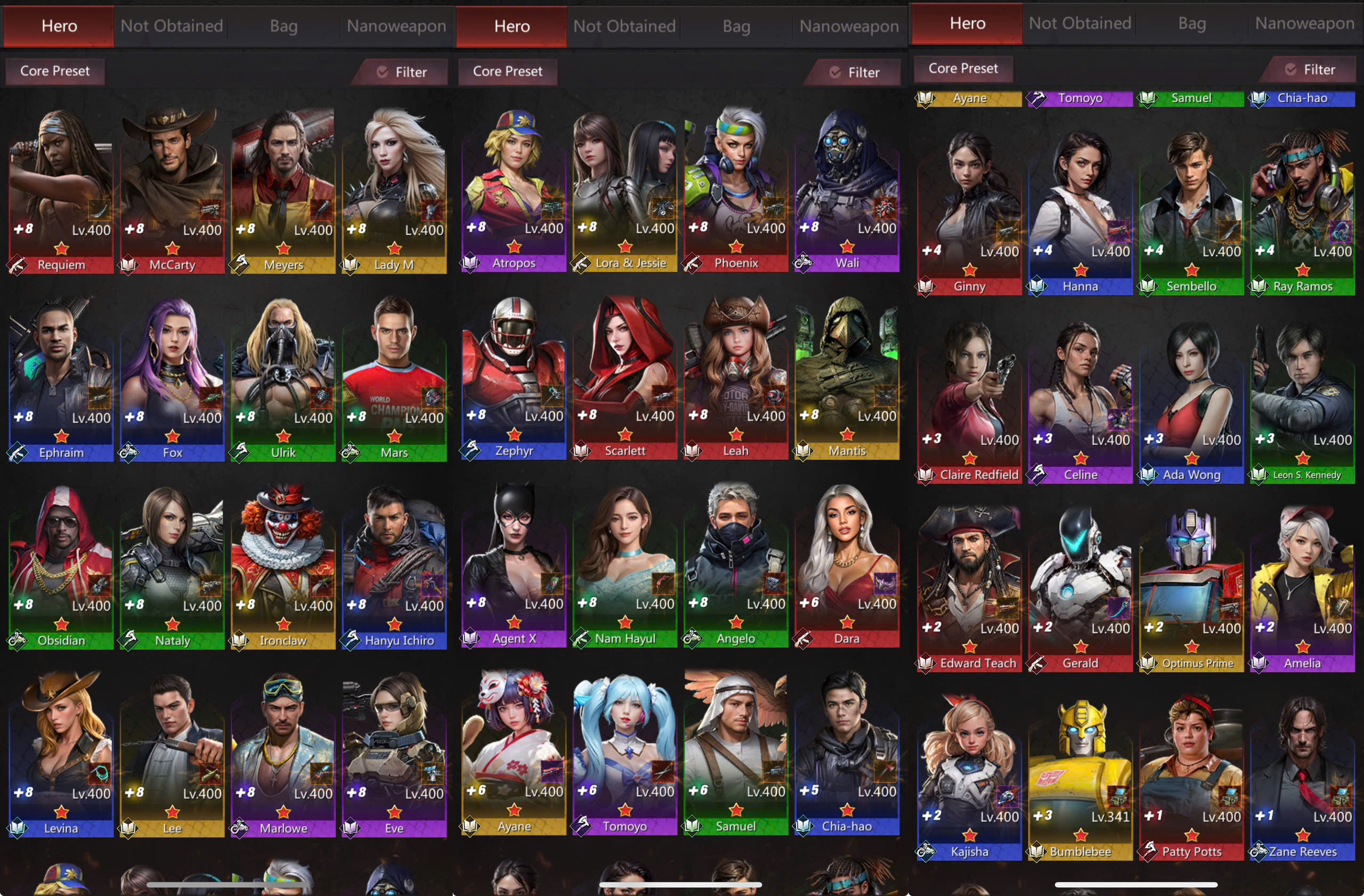
Task: Open the Mantis hero card
Action: pyautogui.click(x=847, y=375)
